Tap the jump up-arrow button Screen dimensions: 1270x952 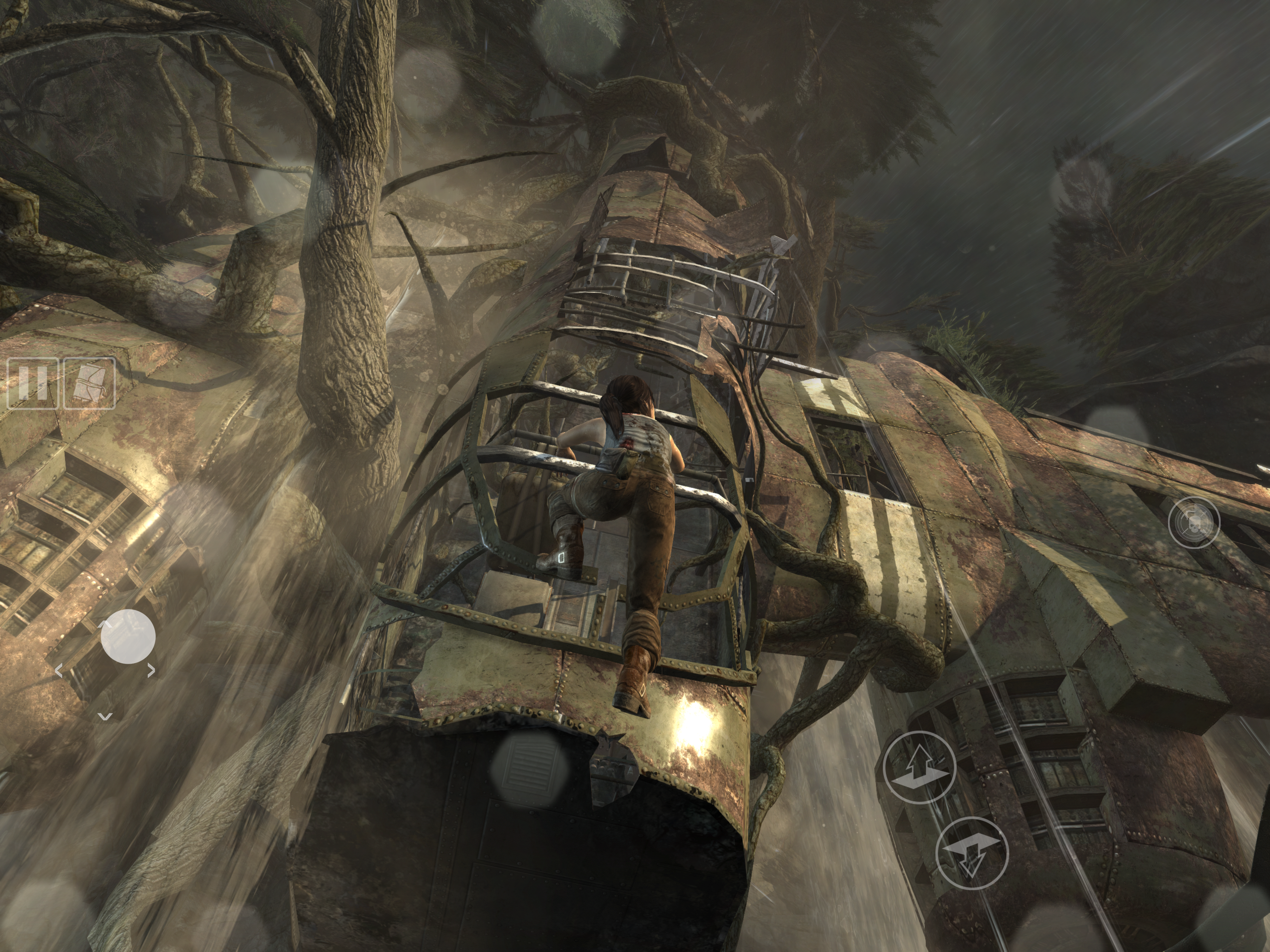919,767
